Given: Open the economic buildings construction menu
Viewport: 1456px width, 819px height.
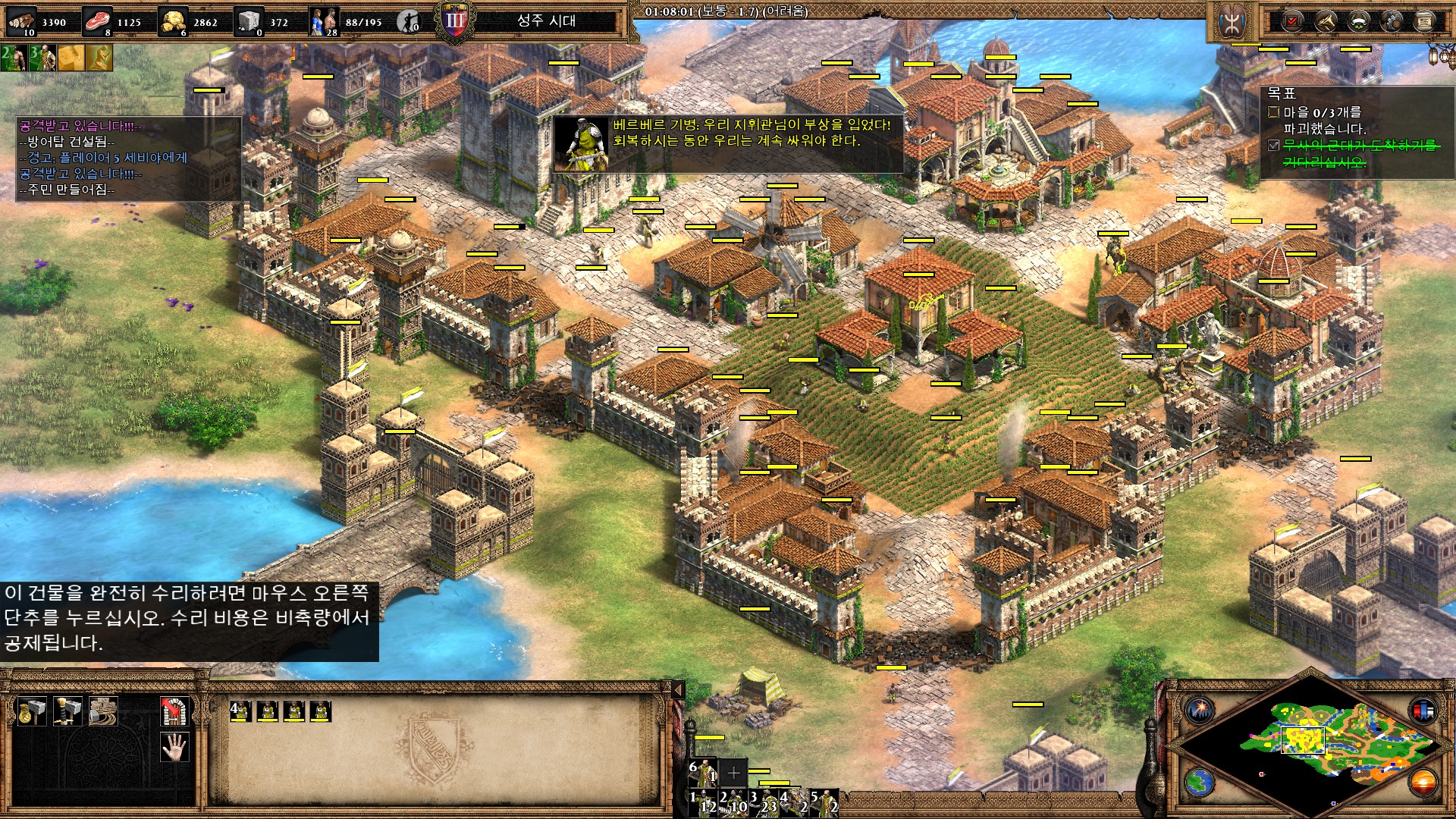Looking at the screenshot, I should [x=32, y=711].
